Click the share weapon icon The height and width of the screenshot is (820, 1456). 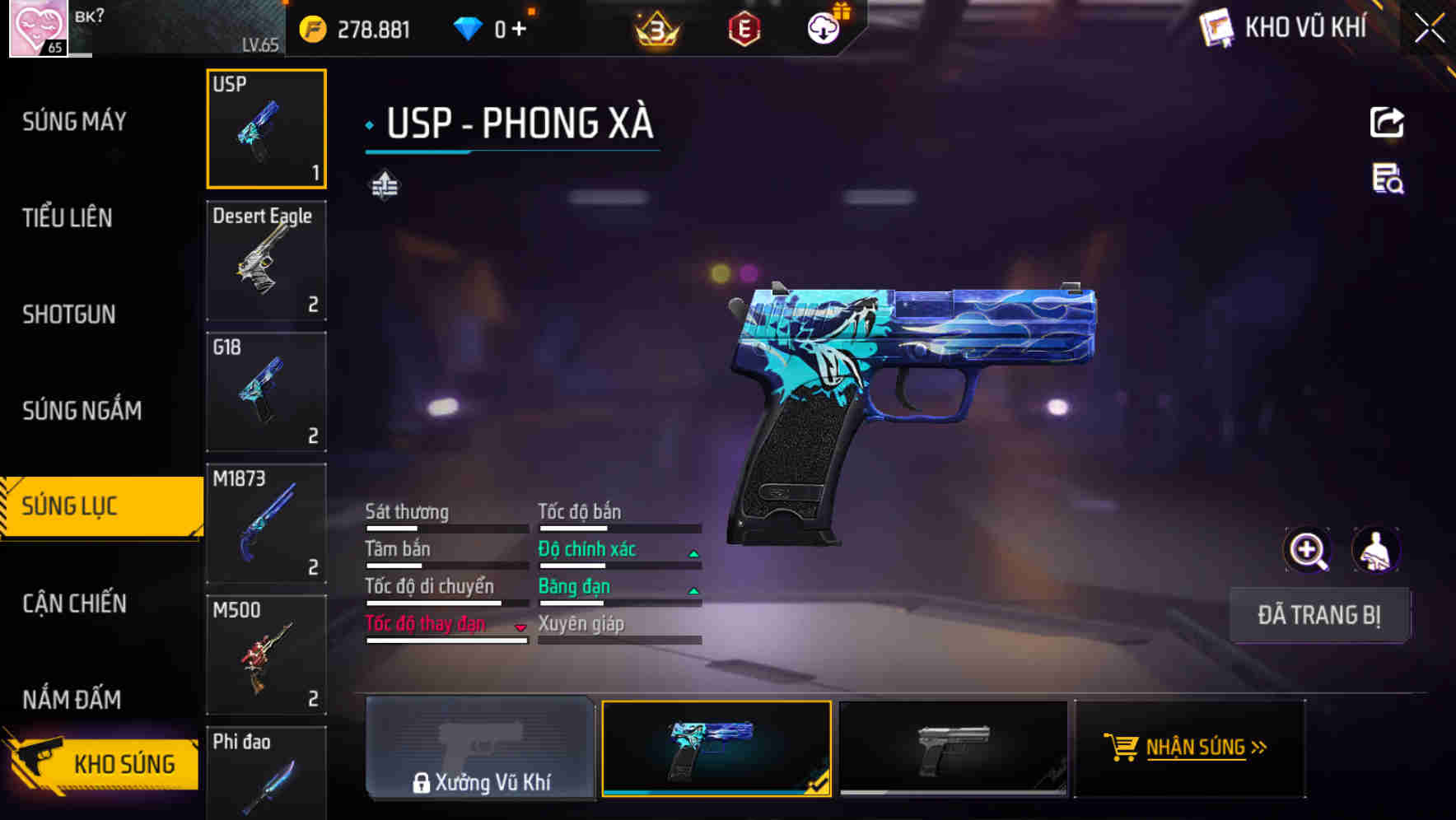point(1388,122)
